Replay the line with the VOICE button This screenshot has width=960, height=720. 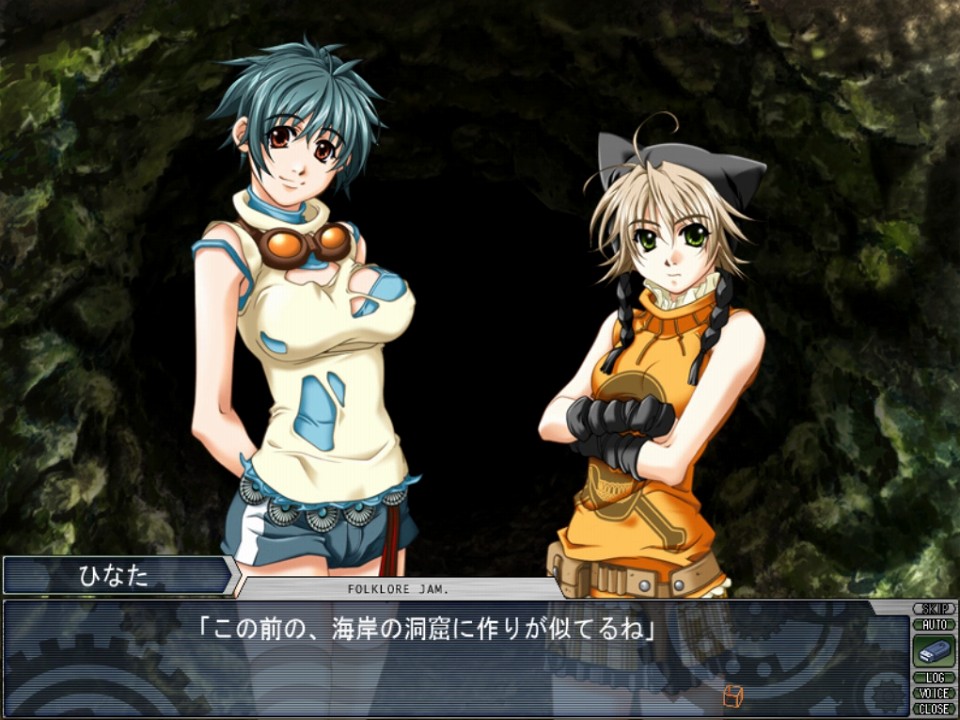[934, 693]
